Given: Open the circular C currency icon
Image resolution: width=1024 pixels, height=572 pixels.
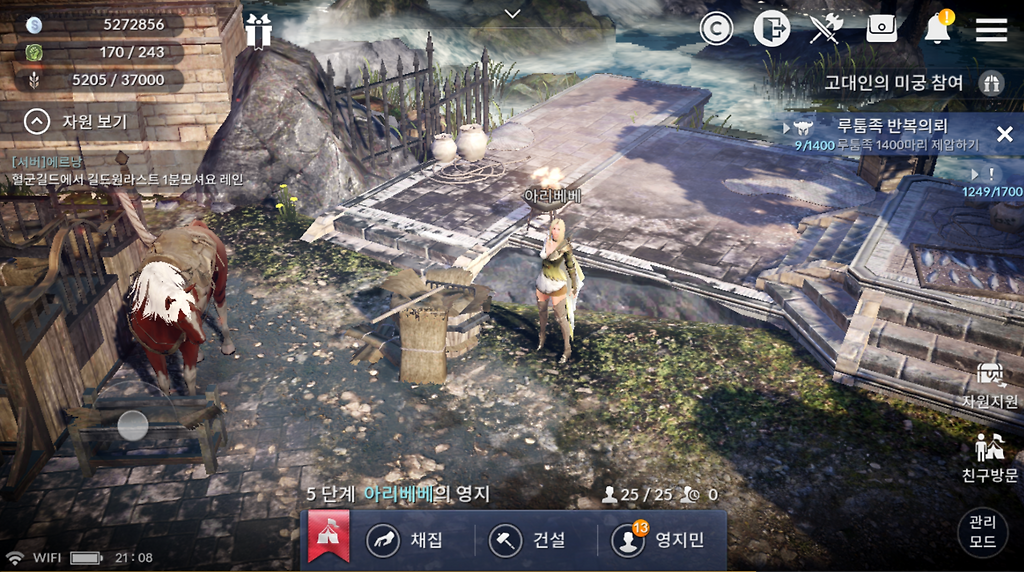Looking at the screenshot, I should [716, 29].
